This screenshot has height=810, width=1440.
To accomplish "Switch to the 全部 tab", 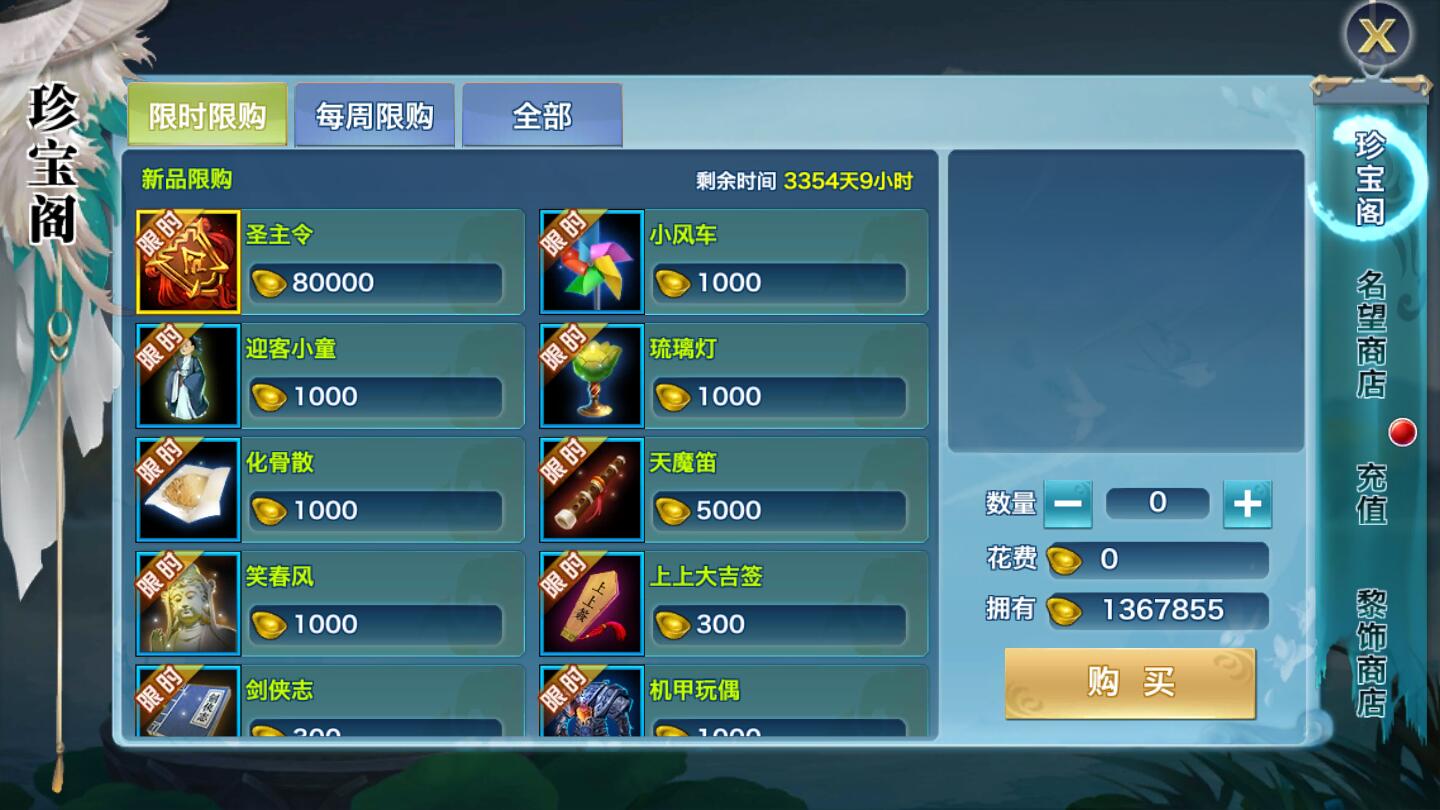I will [543, 116].
